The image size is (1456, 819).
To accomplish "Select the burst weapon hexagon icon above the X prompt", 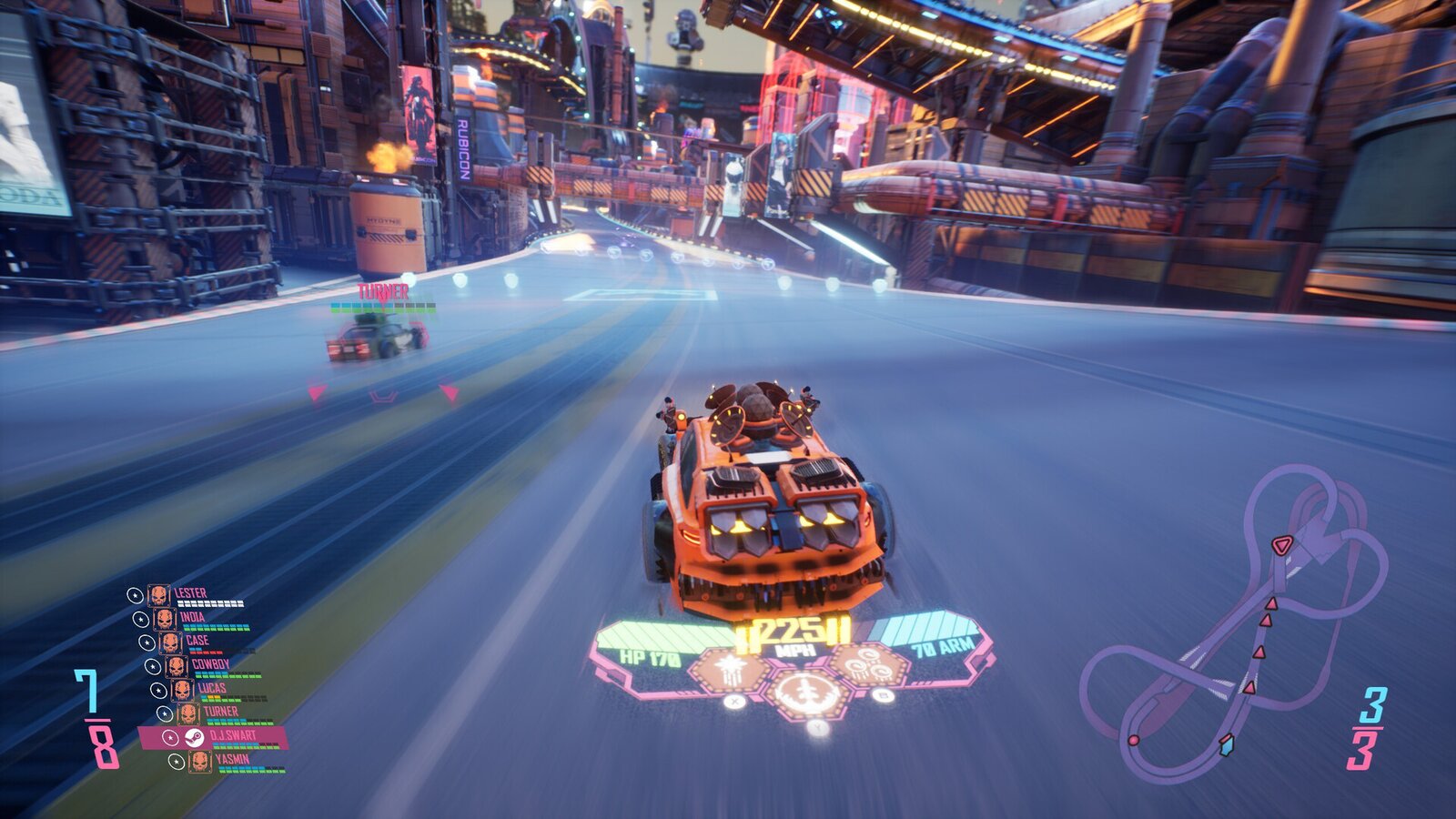I will pyautogui.click(x=730, y=669).
